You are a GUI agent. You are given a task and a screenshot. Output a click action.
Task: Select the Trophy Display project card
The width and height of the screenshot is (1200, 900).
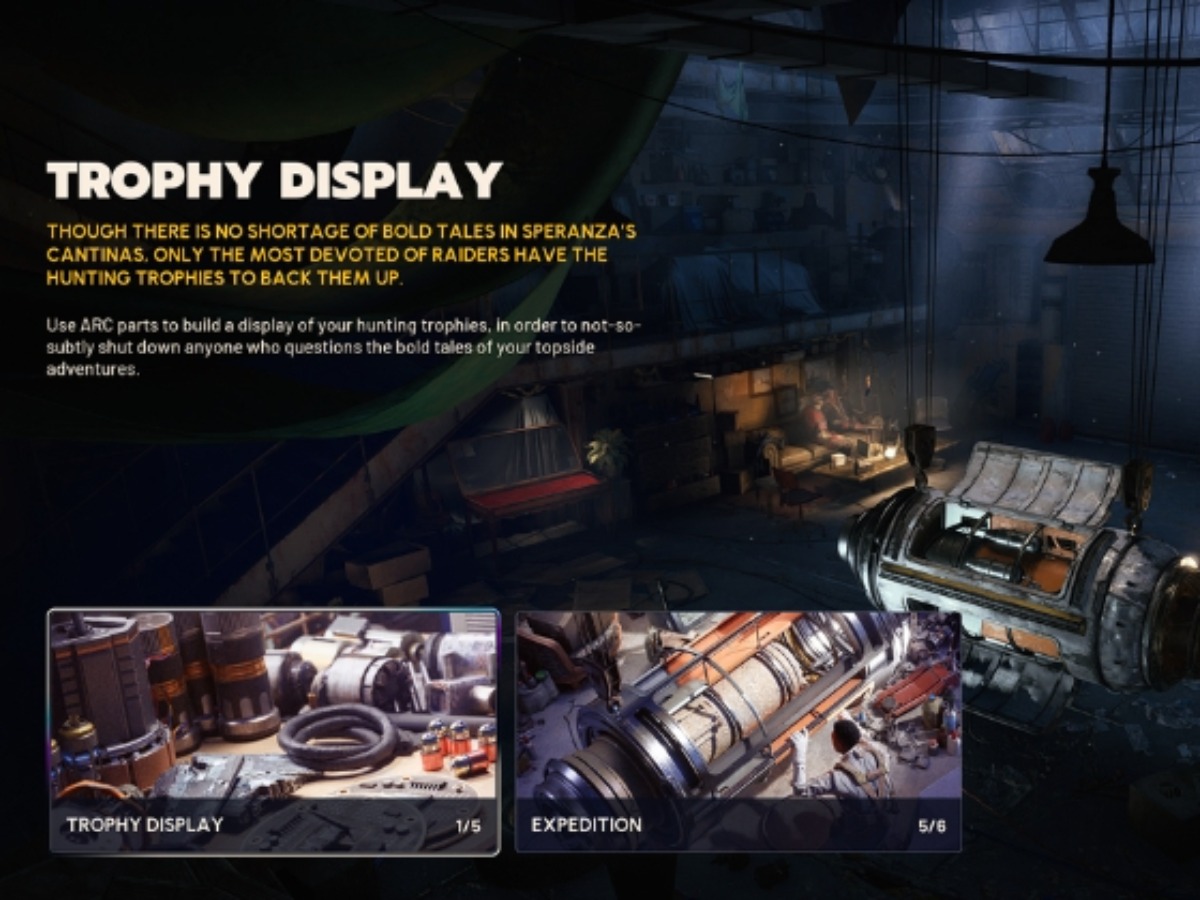pos(273,731)
